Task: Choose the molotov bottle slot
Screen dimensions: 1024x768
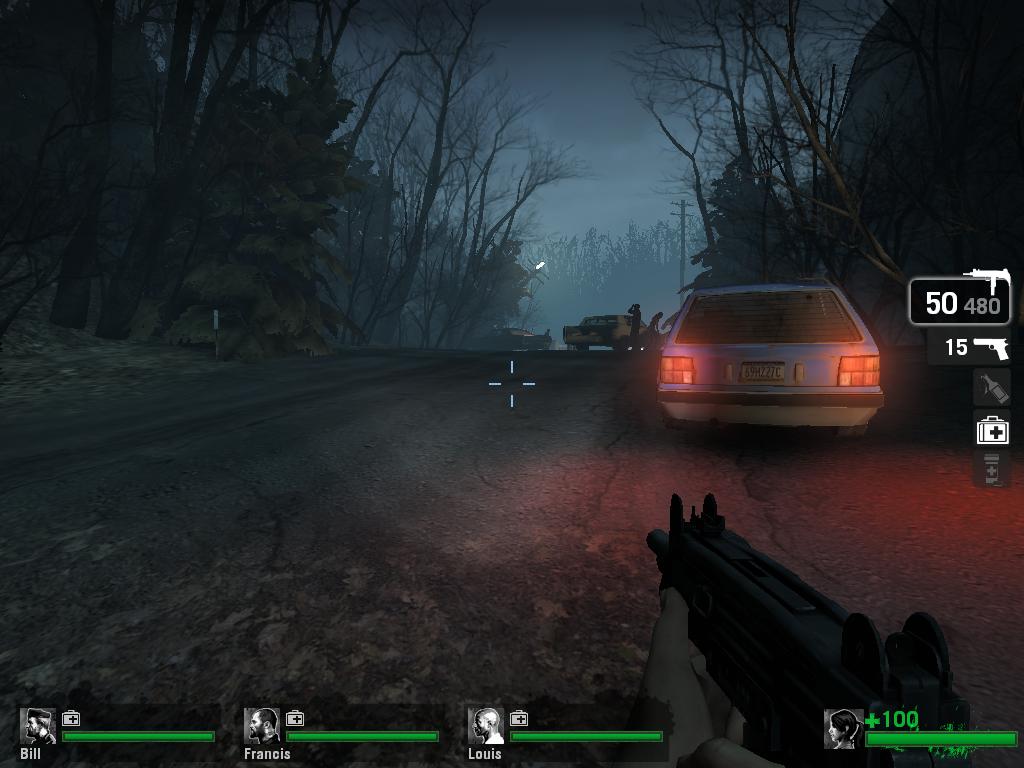Action: point(991,388)
